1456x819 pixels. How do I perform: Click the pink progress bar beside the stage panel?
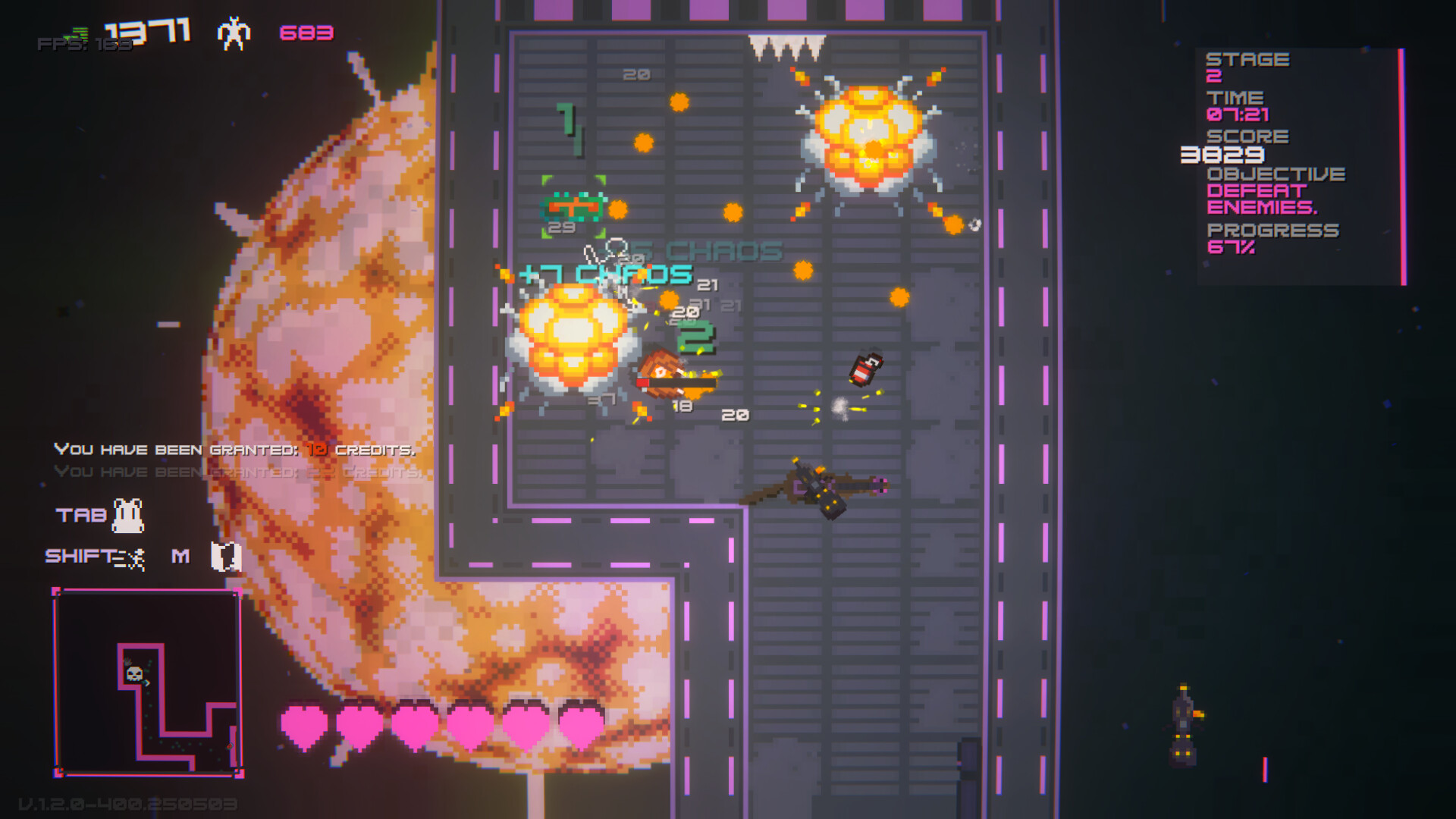[x=1401, y=152]
